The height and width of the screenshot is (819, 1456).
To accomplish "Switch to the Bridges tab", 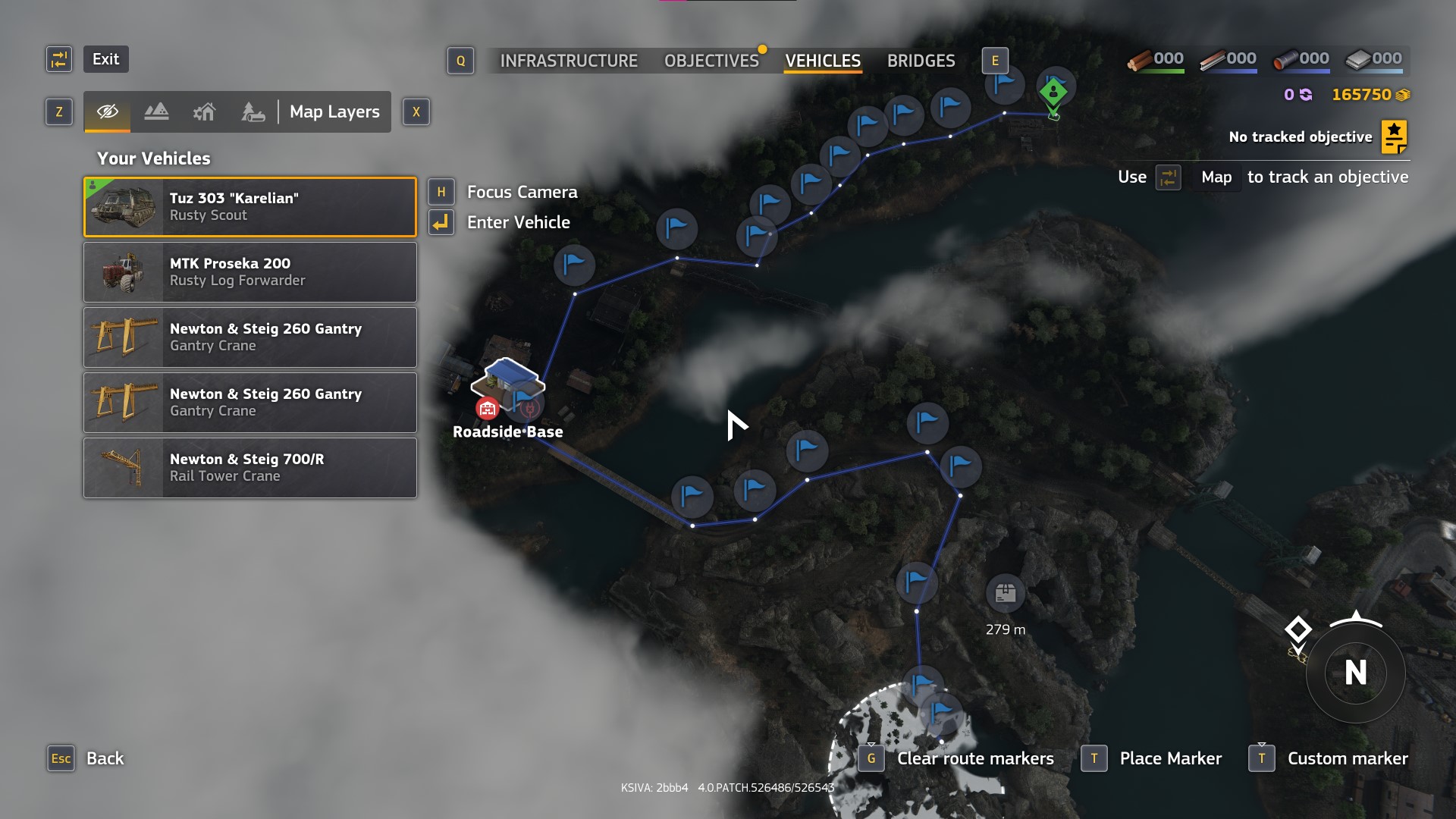I will click(921, 61).
